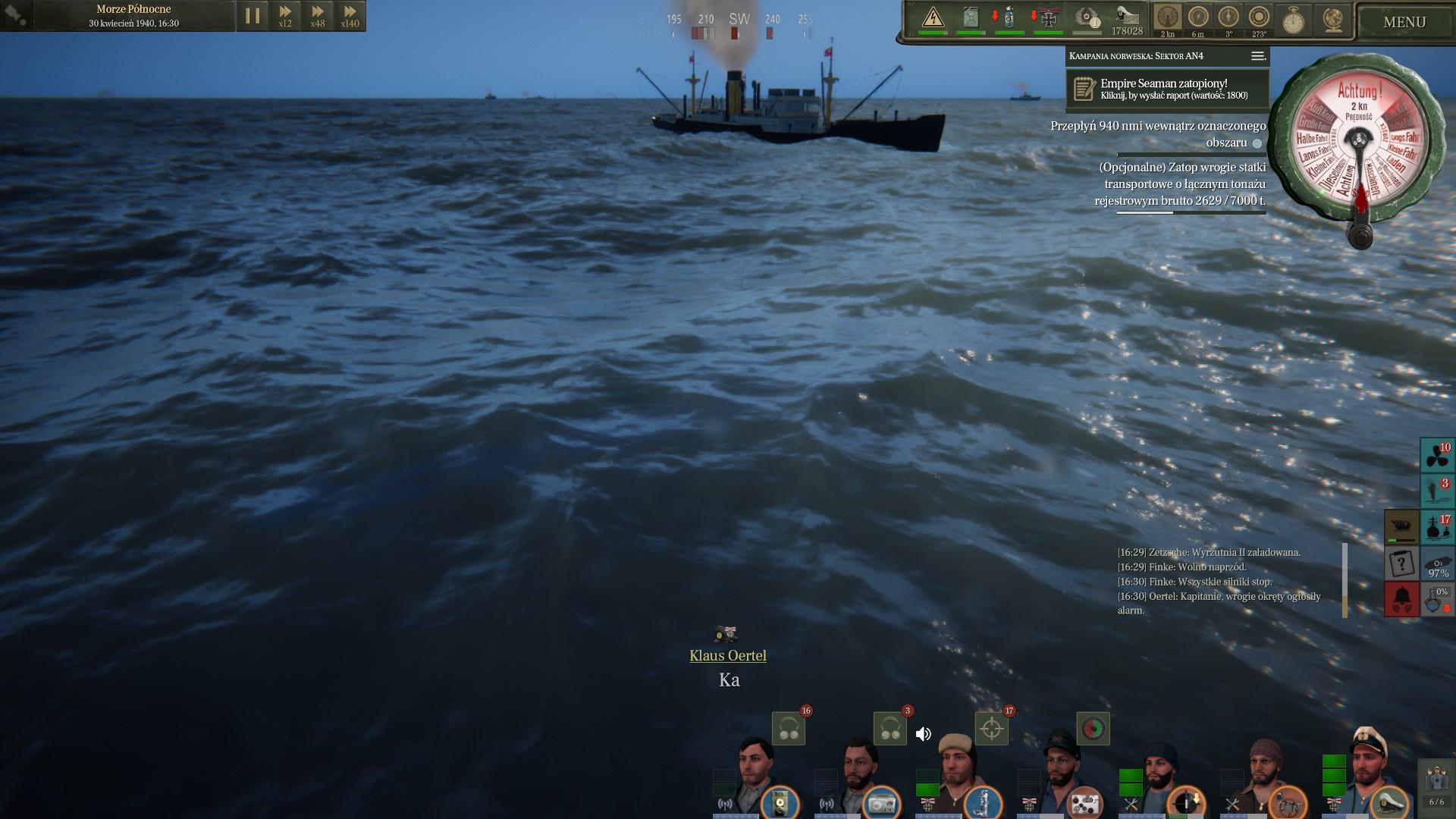Expand the campaign objectives list icon
Screen dimensions: 1456x819
pos(1257,56)
